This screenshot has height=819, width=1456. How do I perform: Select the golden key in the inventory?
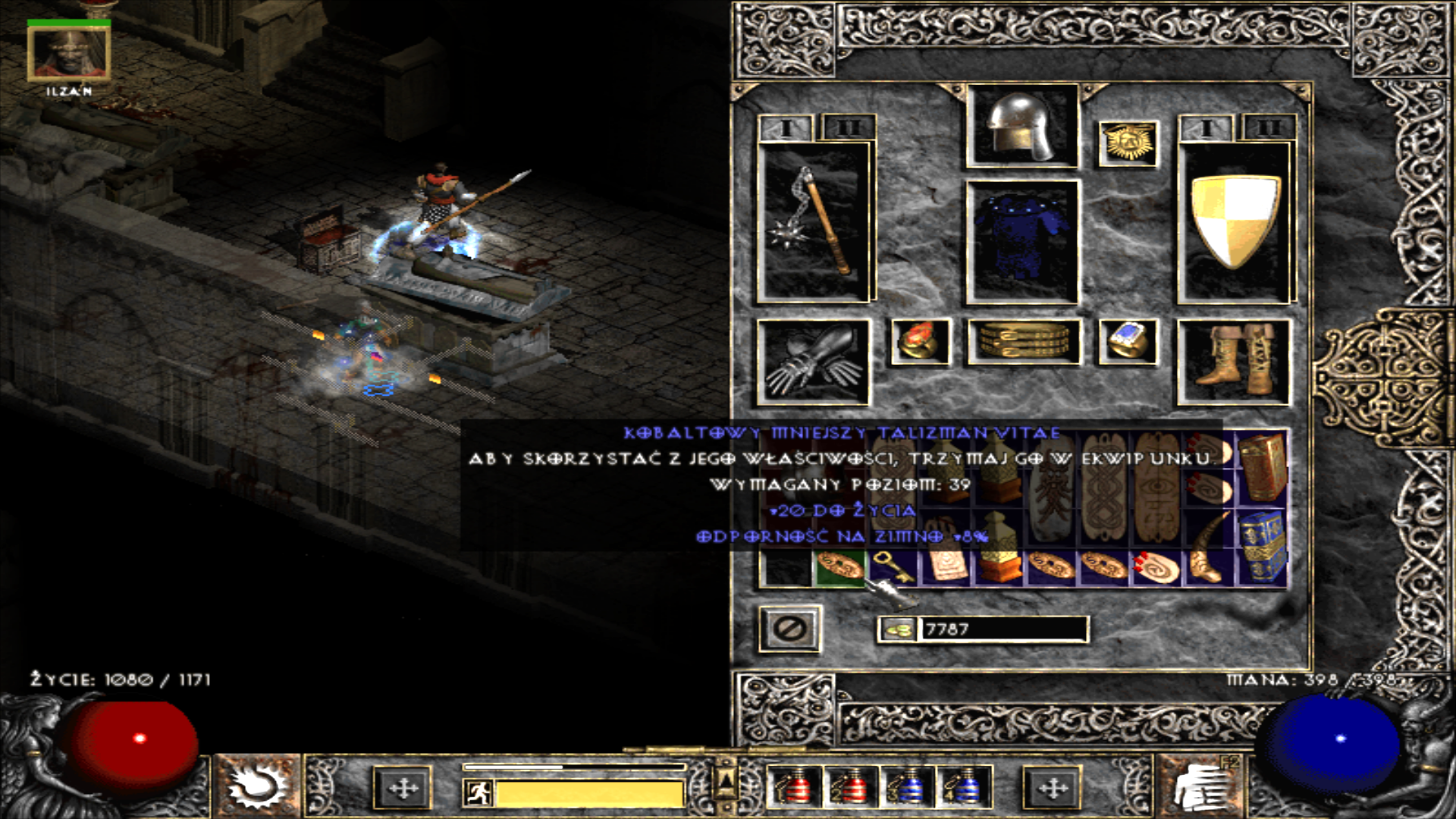(x=893, y=567)
